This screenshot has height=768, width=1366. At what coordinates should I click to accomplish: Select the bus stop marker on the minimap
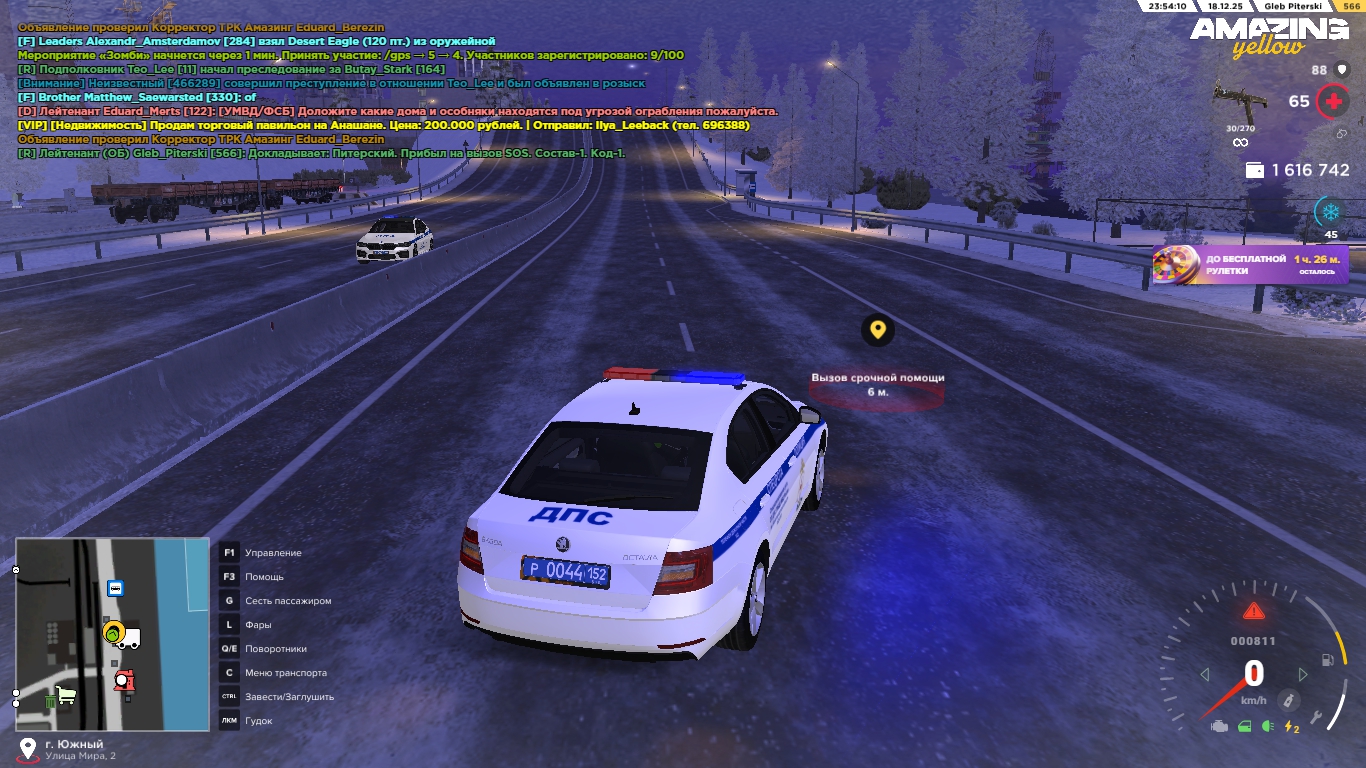point(115,588)
